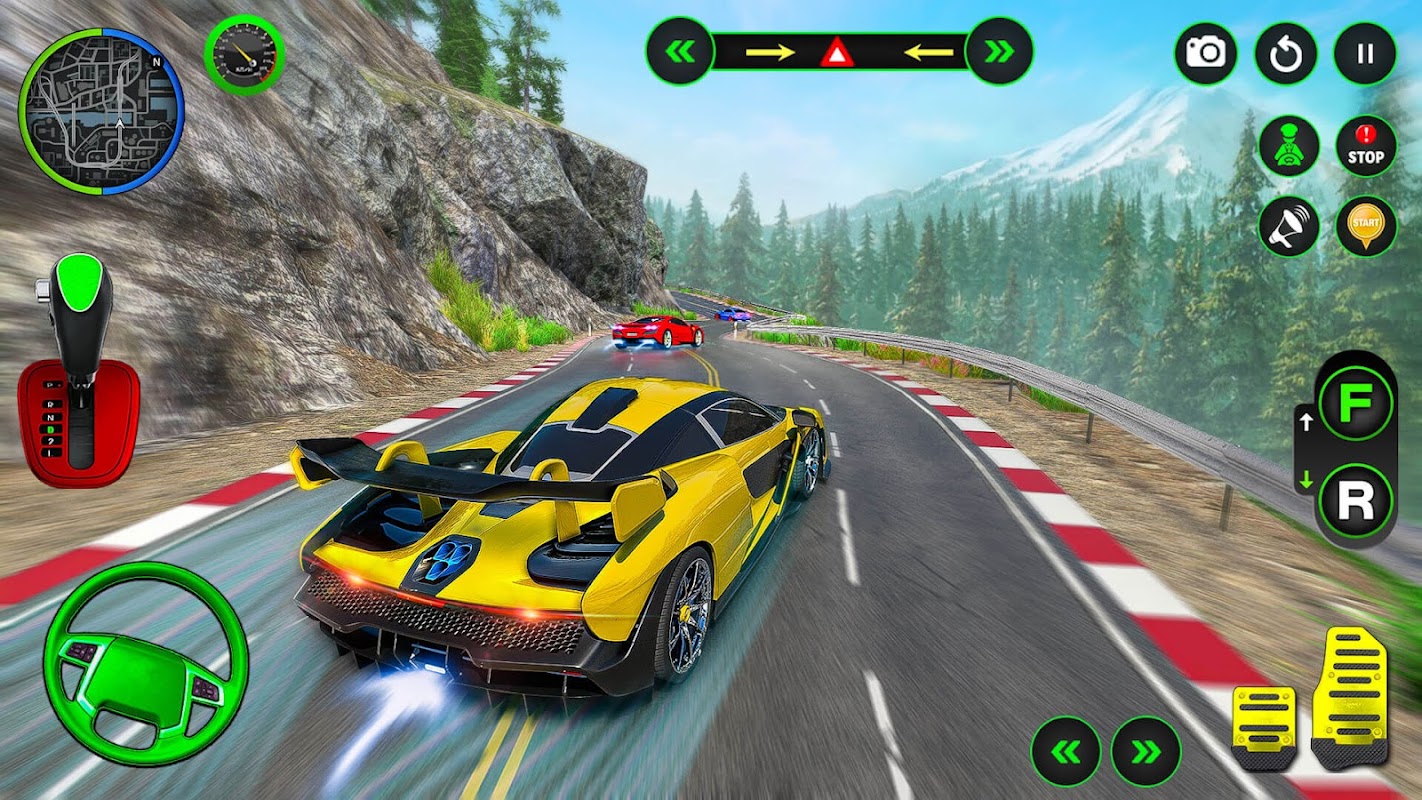Screen dimensions: 1422x800
Task: Turn on left indicator in top signal bar
Action: coord(680,51)
